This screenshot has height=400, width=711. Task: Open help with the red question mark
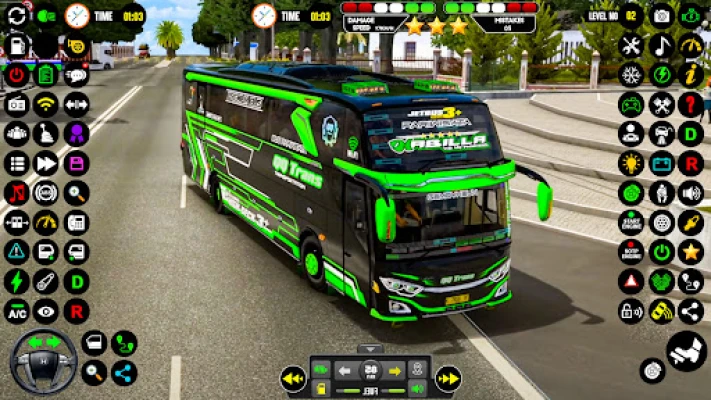690,104
